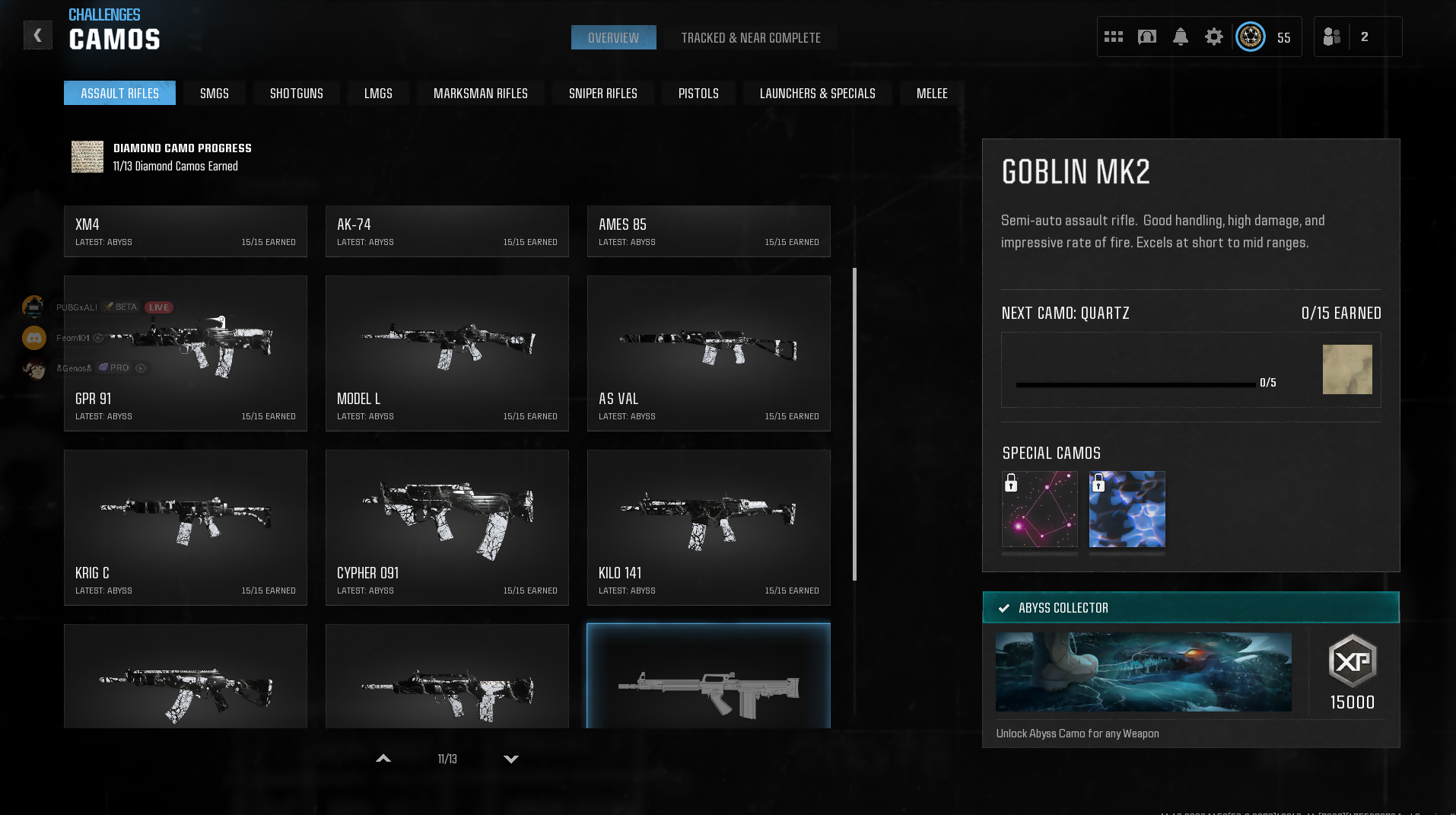
Task: Open the SMGs camo category
Action: pos(214,94)
